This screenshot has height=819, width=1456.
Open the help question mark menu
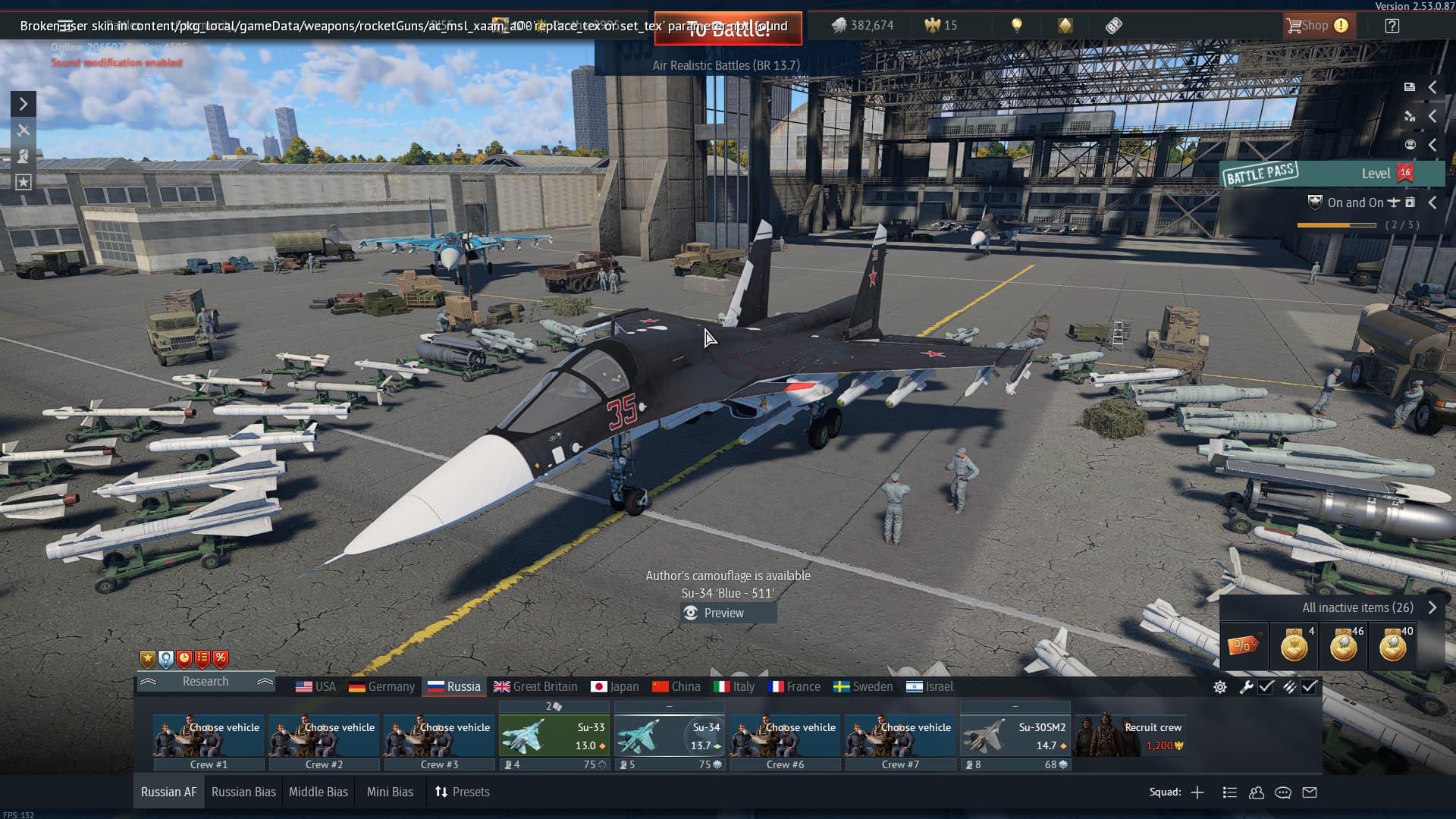coord(1392,26)
